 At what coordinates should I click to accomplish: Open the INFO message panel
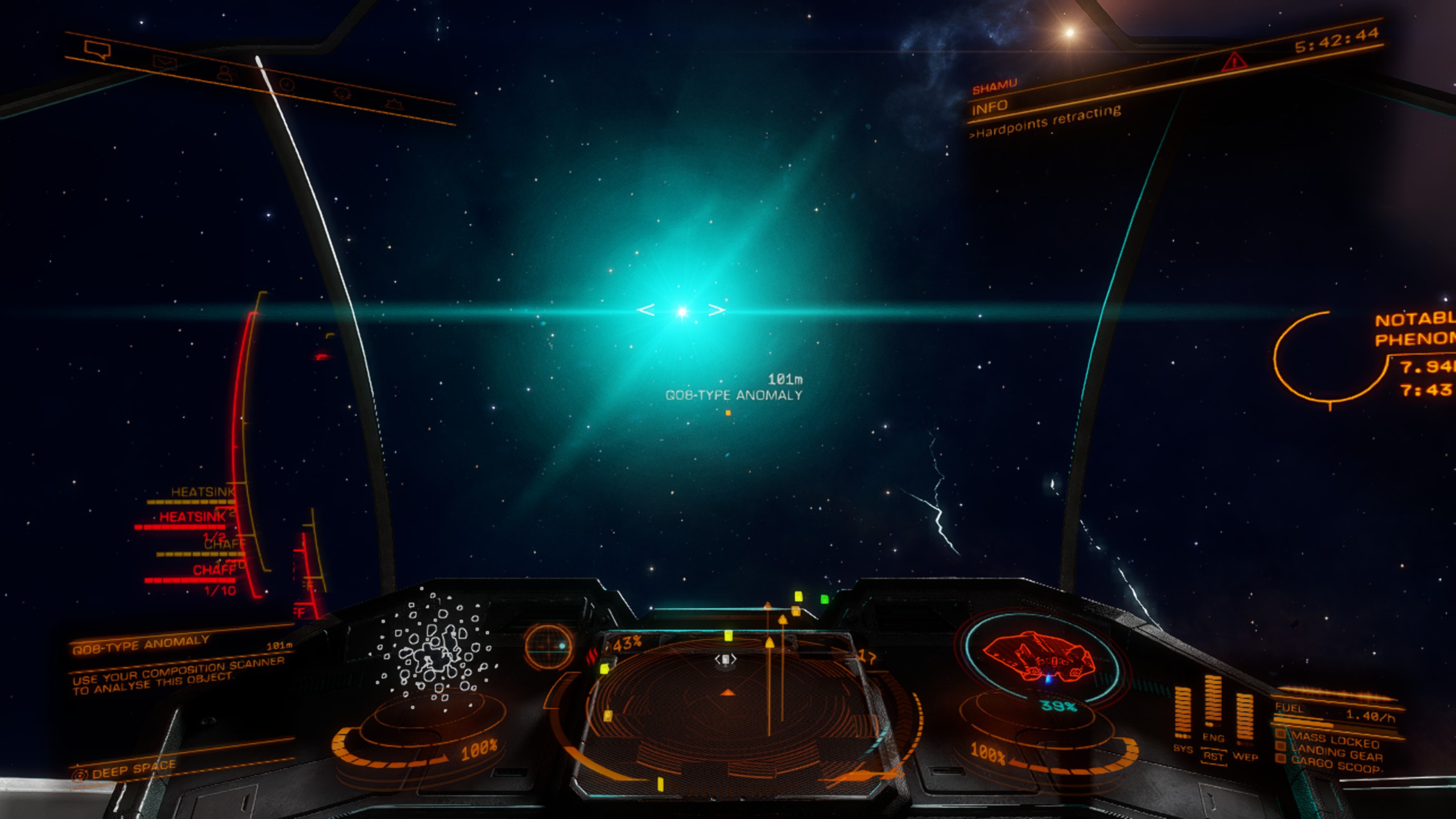[990, 107]
